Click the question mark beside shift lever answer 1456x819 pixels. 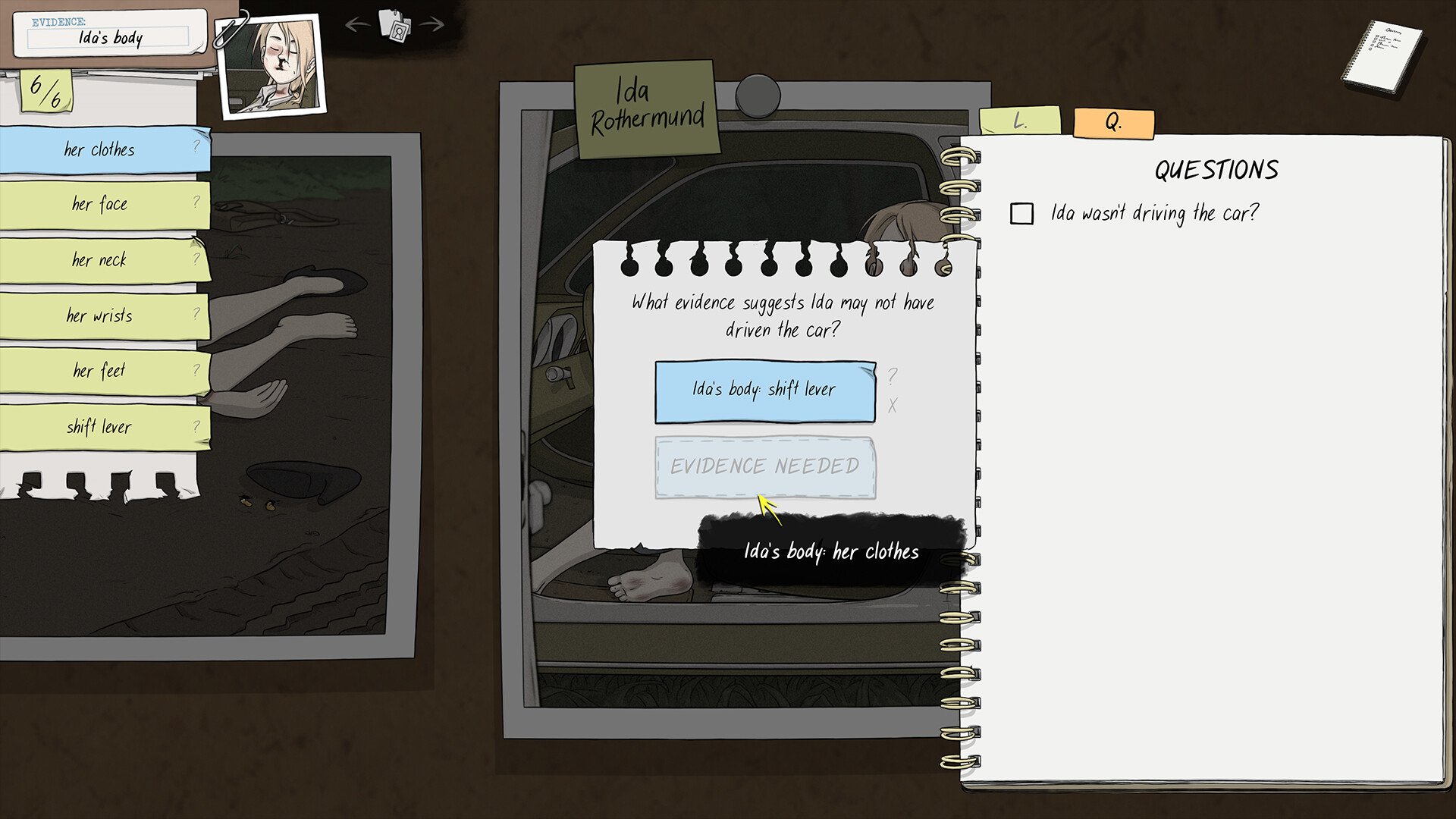893,375
